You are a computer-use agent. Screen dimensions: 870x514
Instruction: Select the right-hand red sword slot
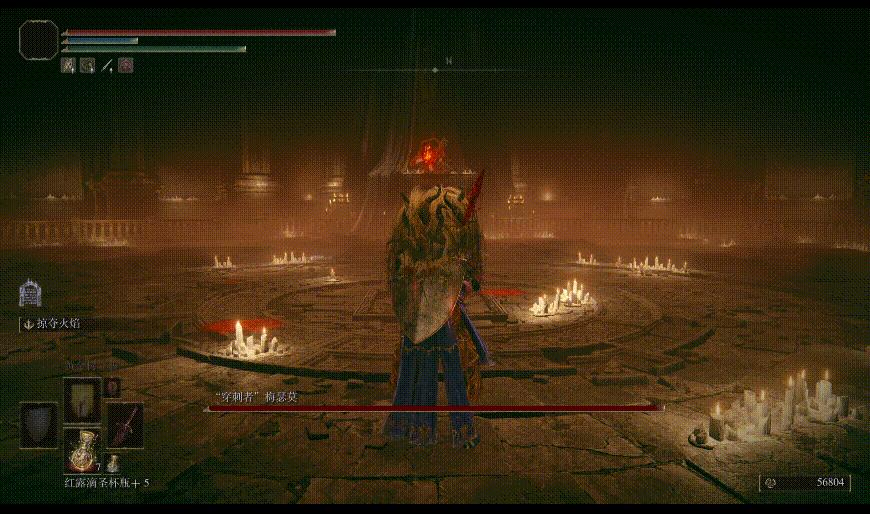coord(124,423)
